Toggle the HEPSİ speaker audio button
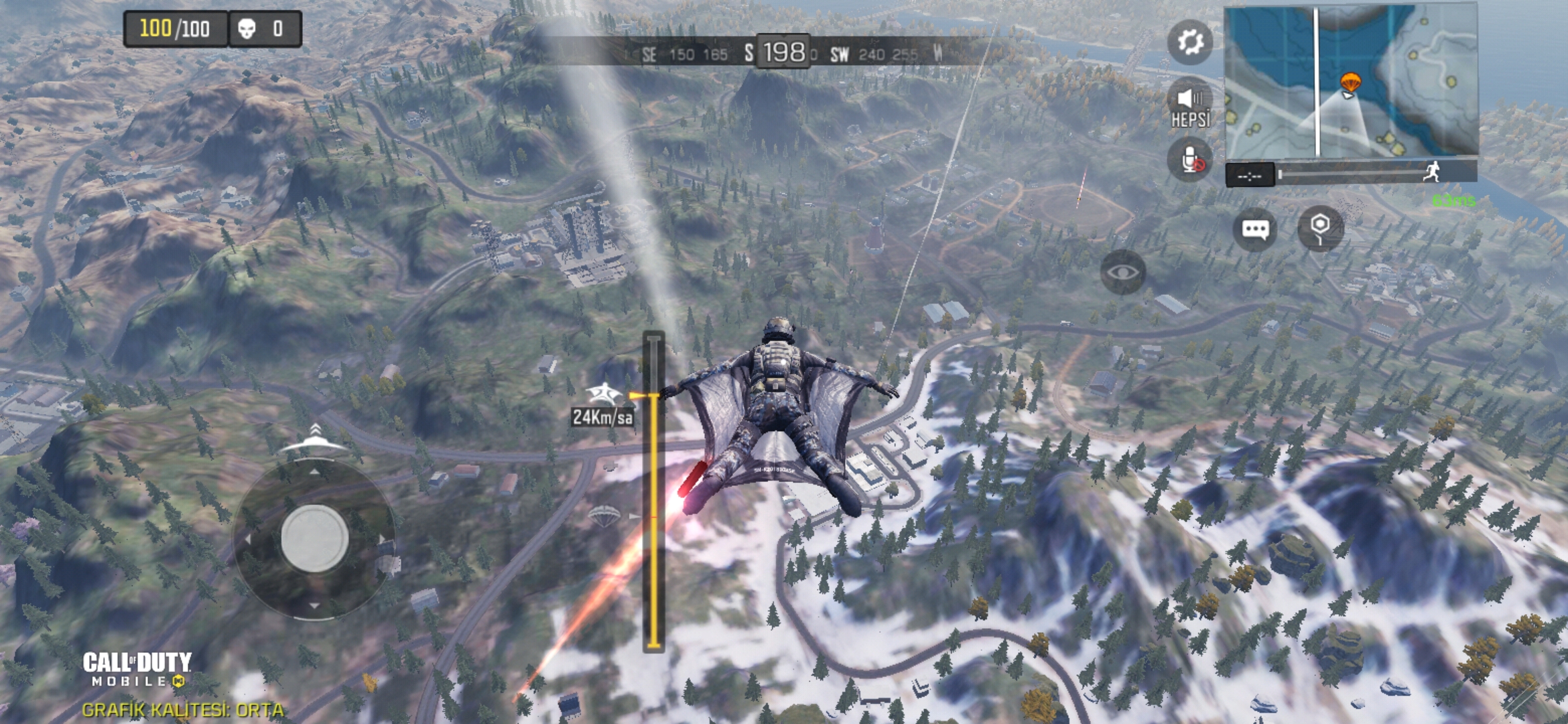This screenshot has height=724, width=1568. 1190,106
